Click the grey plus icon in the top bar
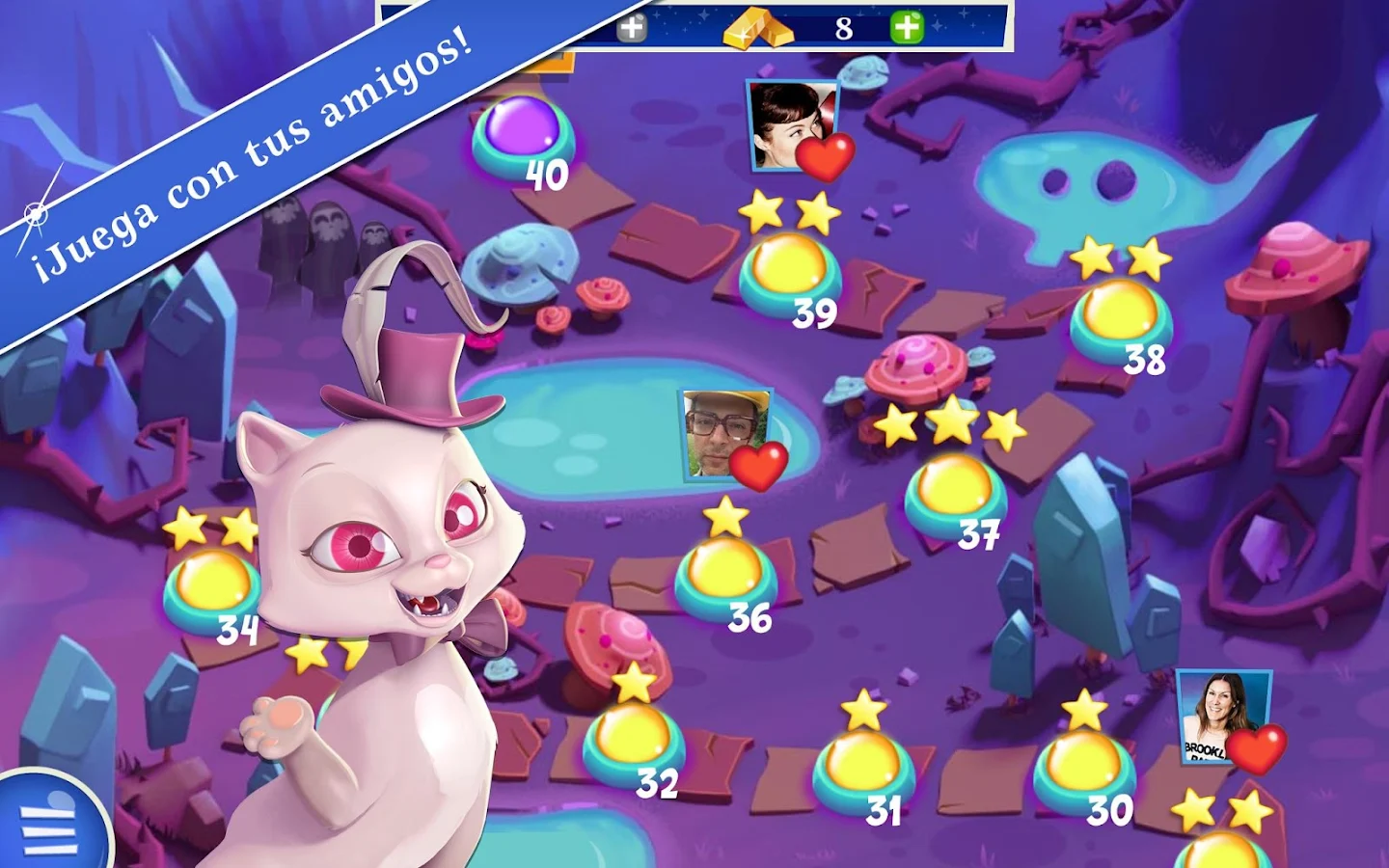Image resolution: width=1389 pixels, height=868 pixels. pyautogui.click(x=632, y=26)
